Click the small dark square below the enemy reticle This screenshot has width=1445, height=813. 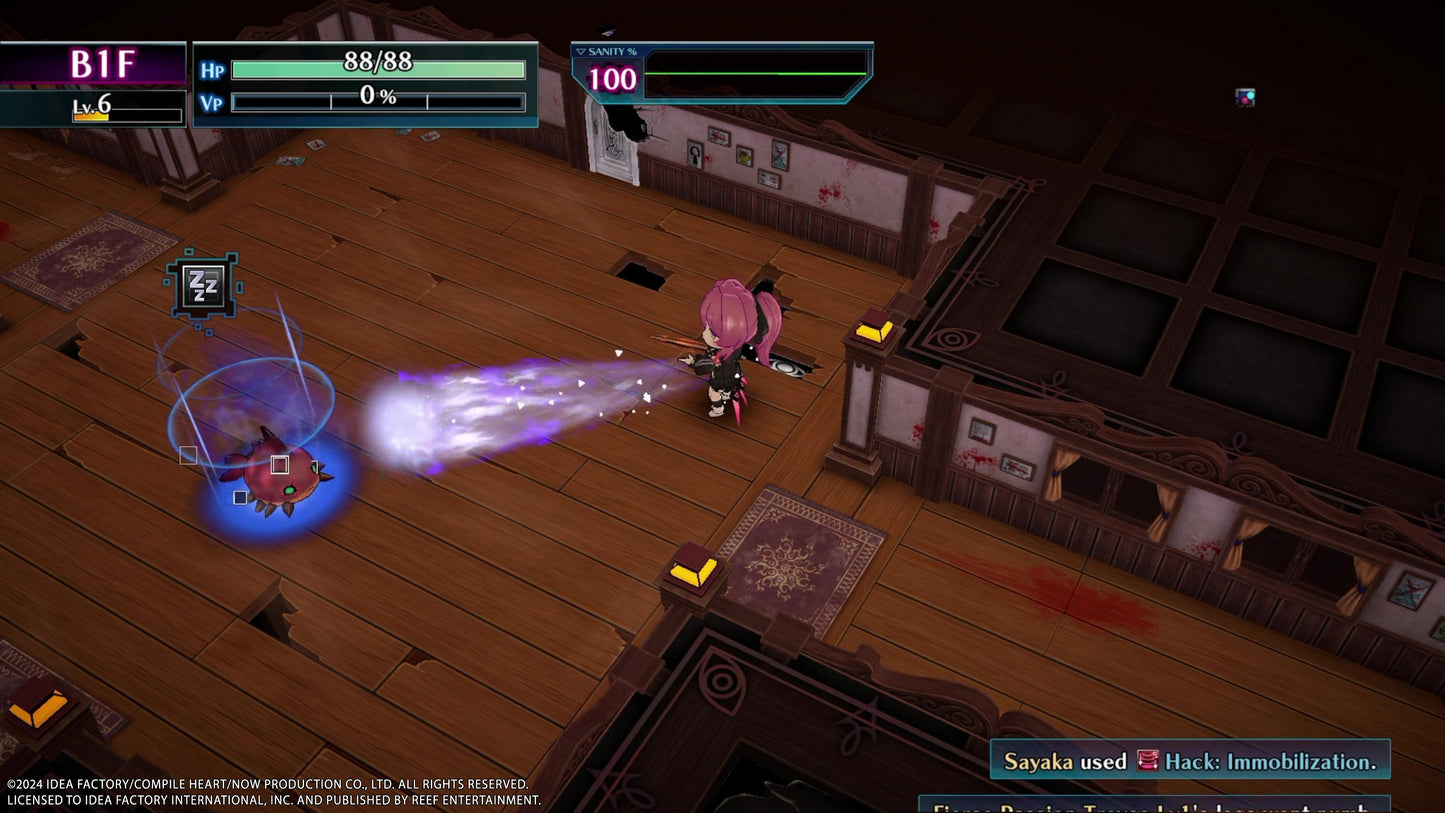pyautogui.click(x=238, y=497)
